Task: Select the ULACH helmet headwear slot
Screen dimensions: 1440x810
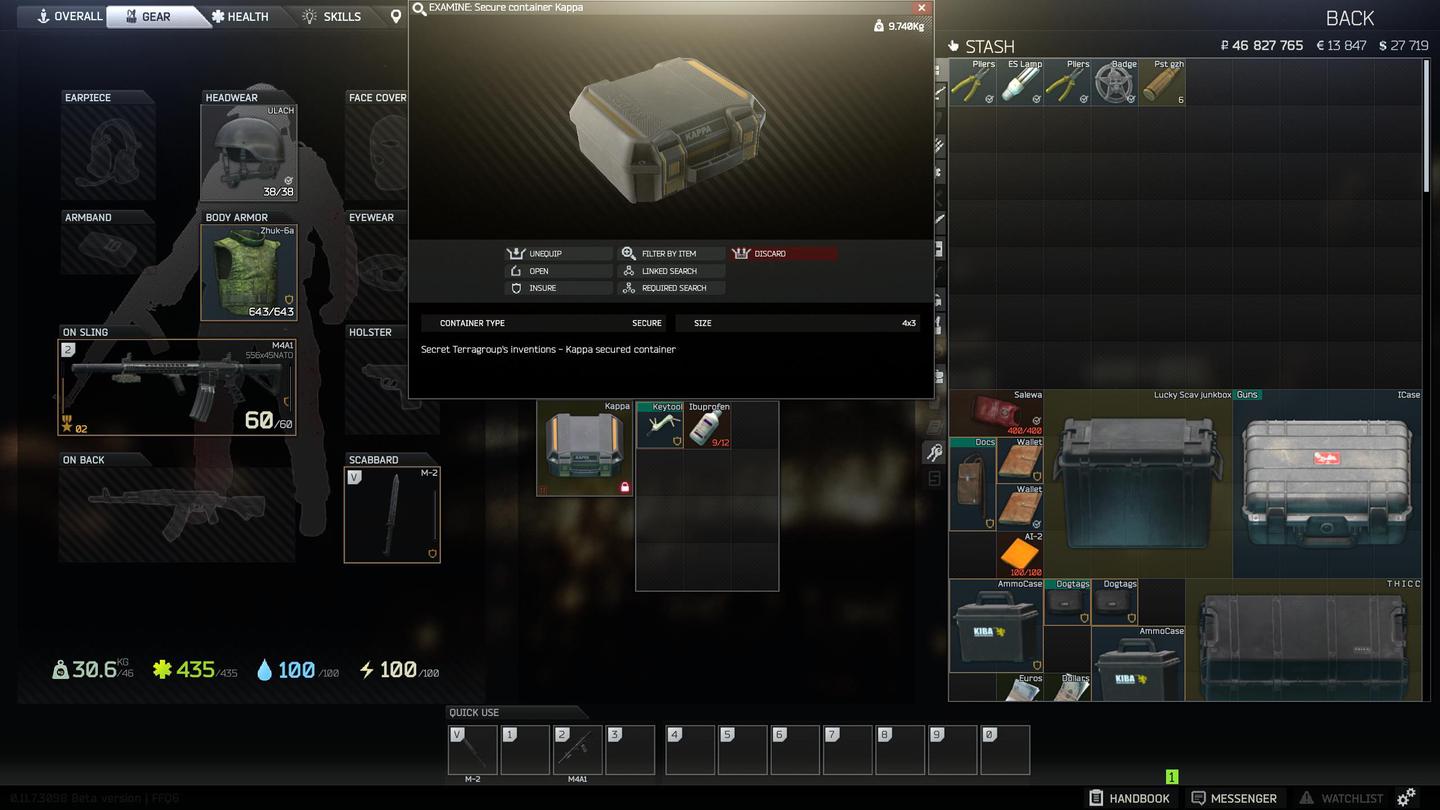Action: [249, 153]
